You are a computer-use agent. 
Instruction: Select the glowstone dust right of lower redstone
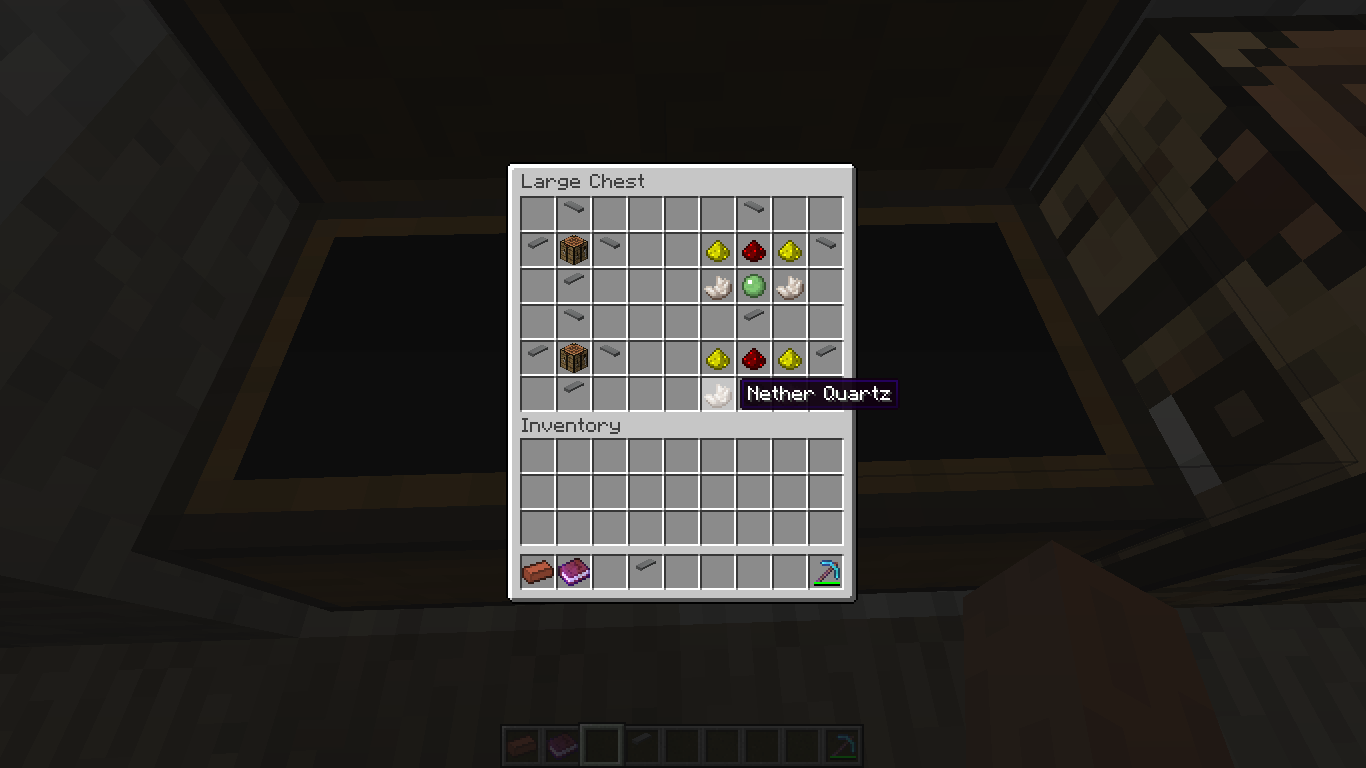pyautogui.click(x=789, y=358)
